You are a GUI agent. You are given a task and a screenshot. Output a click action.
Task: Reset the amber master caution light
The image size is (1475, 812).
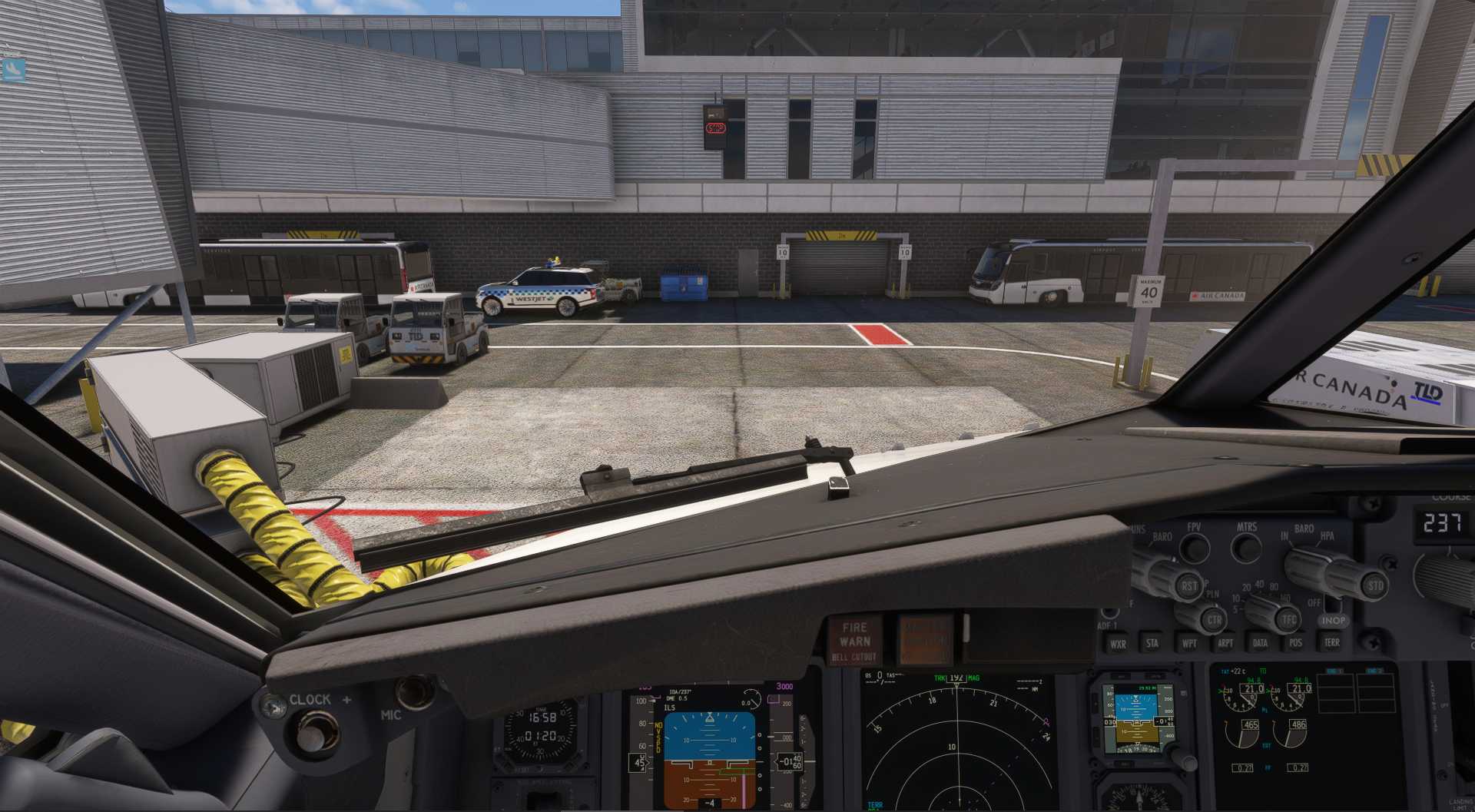925,639
